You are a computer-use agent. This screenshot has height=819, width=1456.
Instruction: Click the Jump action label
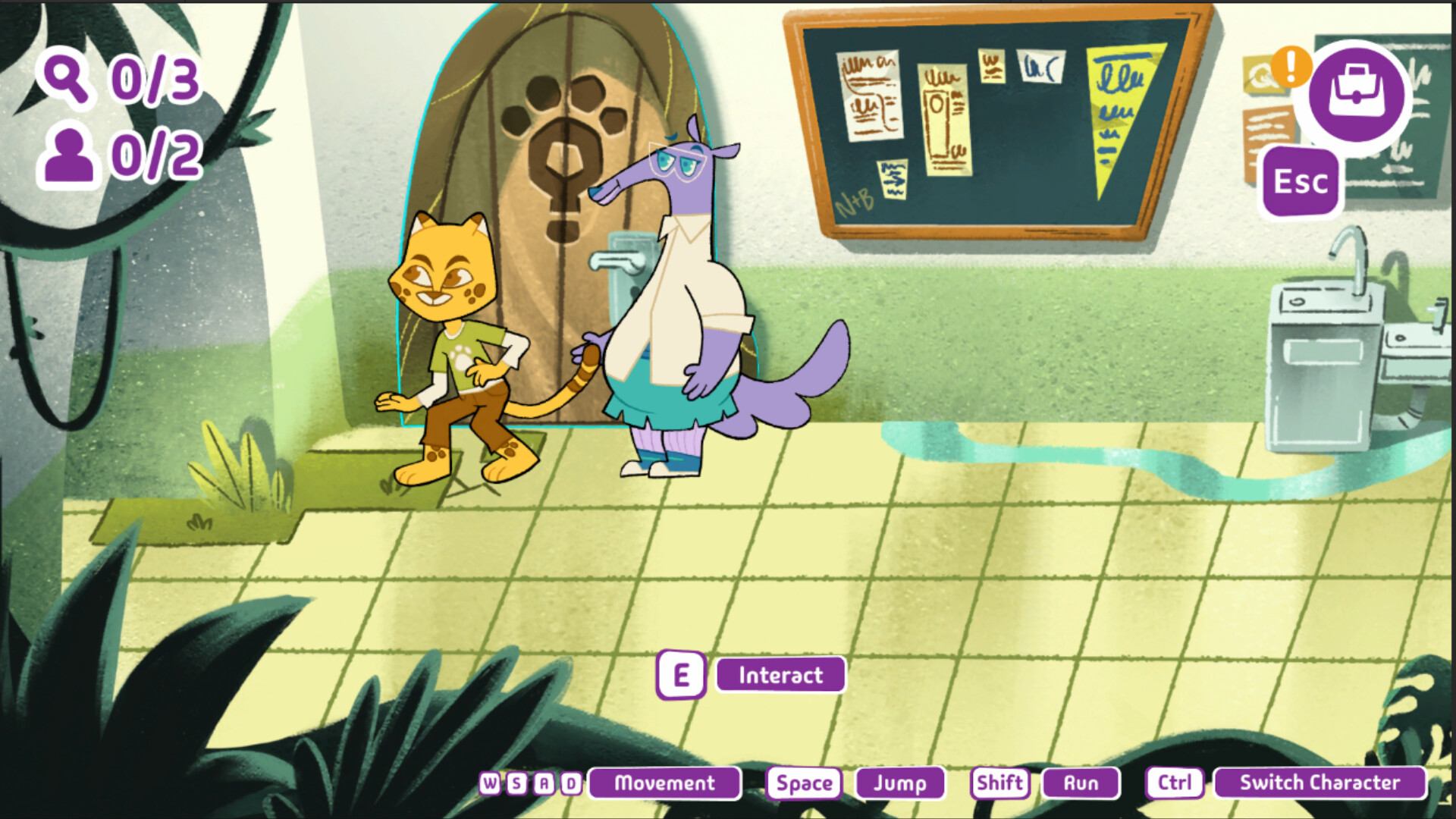pos(899,783)
